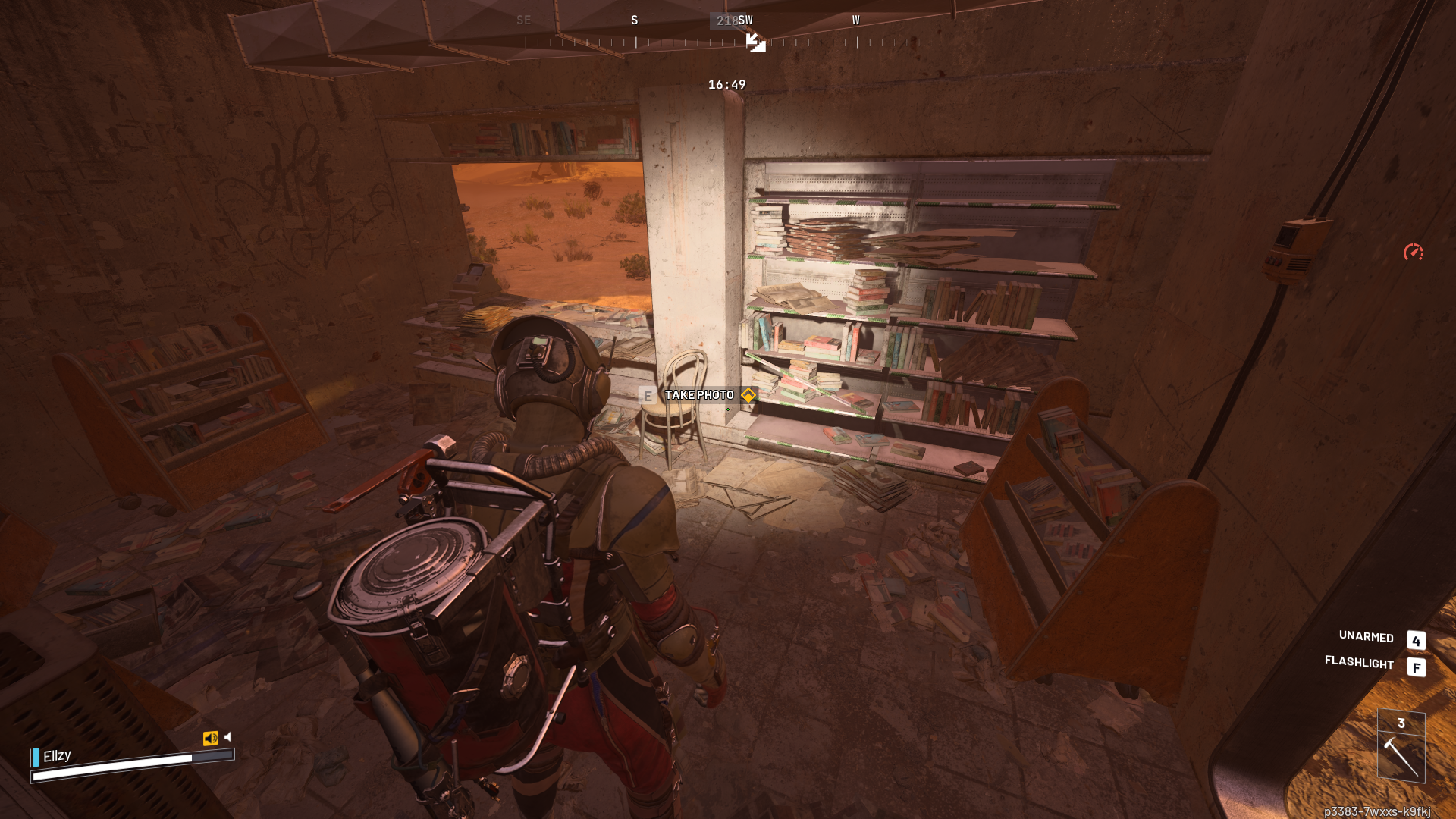Select the hammer tool in slot 3
The image size is (1456, 819).
[1401, 756]
